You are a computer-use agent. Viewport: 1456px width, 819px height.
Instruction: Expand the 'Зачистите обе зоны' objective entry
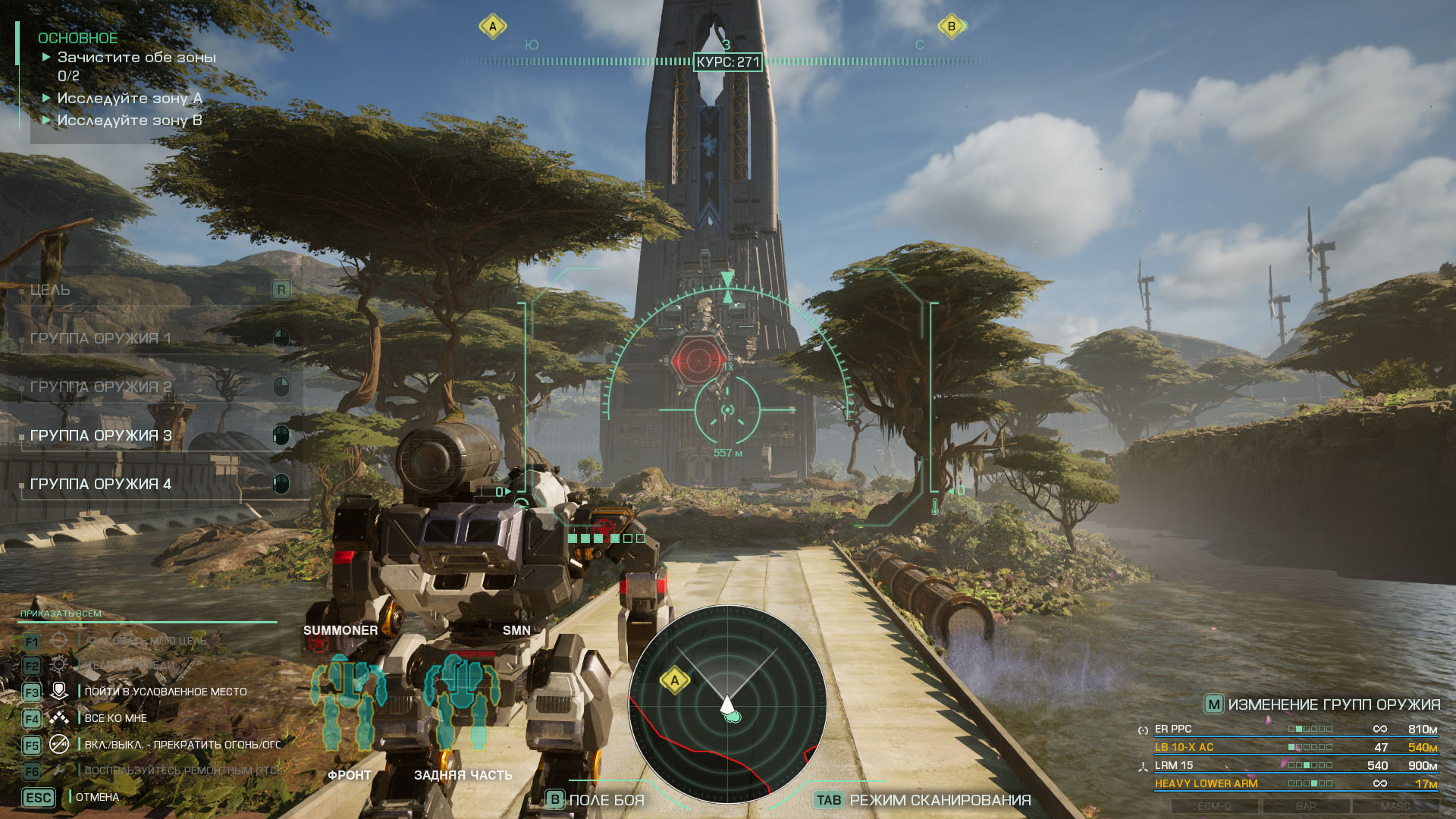pos(136,57)
